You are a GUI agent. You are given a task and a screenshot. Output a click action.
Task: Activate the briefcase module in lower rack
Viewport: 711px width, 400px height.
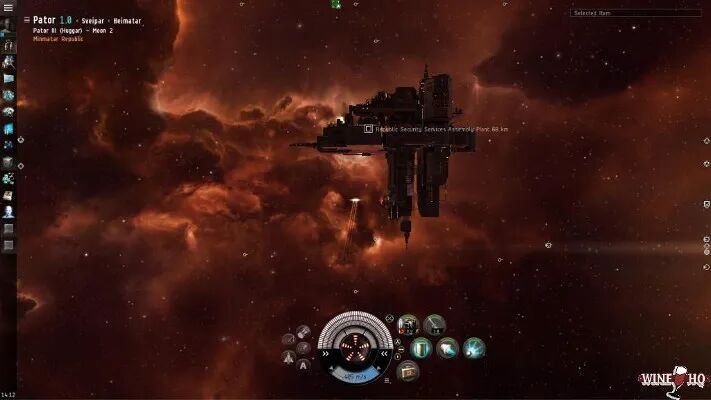408,371
